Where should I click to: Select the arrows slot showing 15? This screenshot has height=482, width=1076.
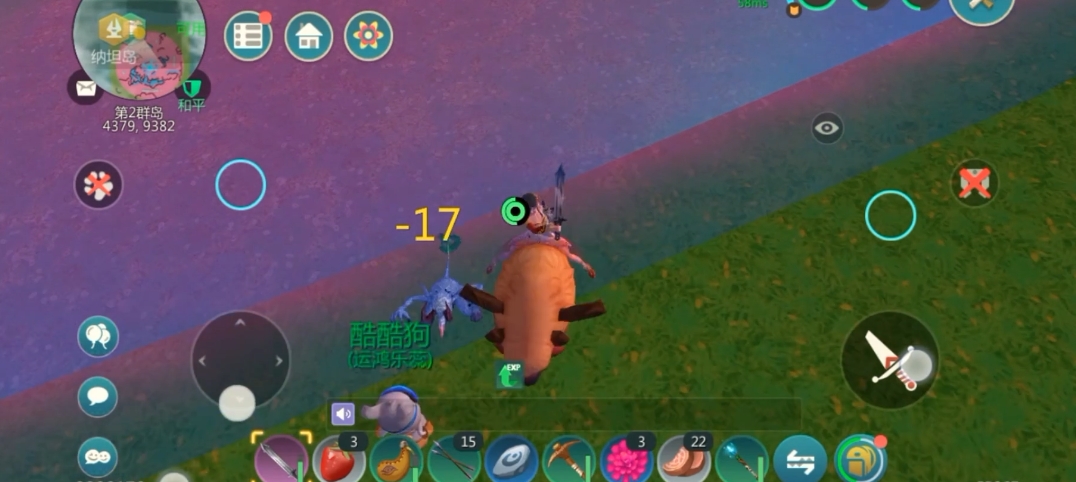pos(454,461)
